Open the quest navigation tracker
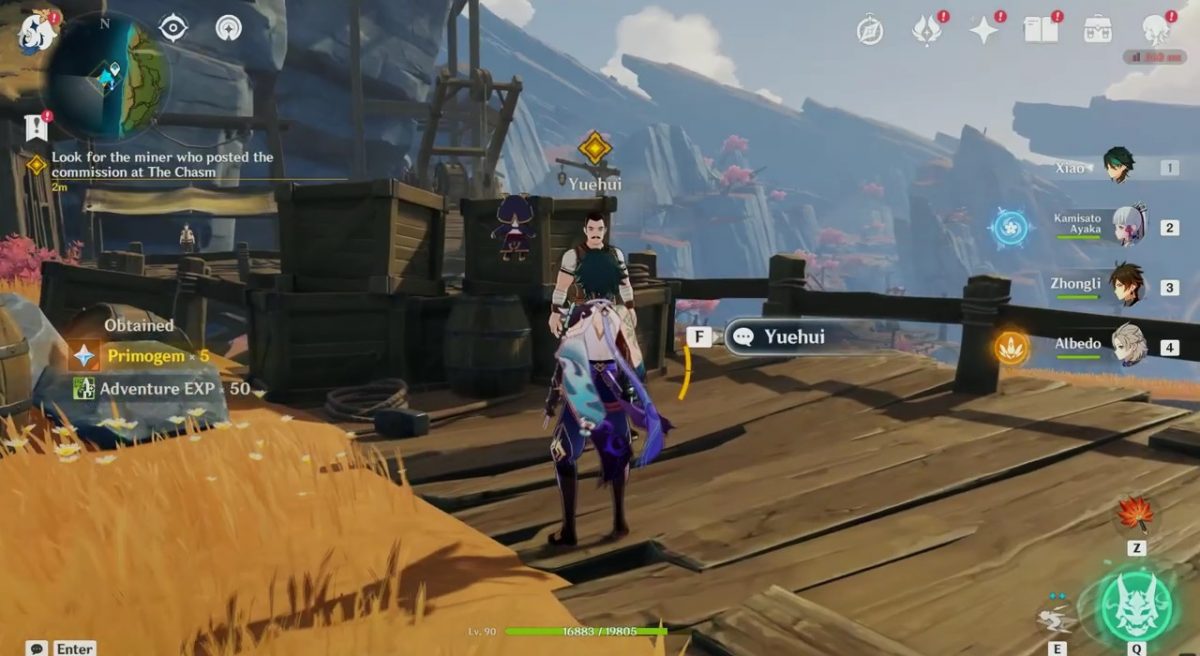 pos(173,28)
